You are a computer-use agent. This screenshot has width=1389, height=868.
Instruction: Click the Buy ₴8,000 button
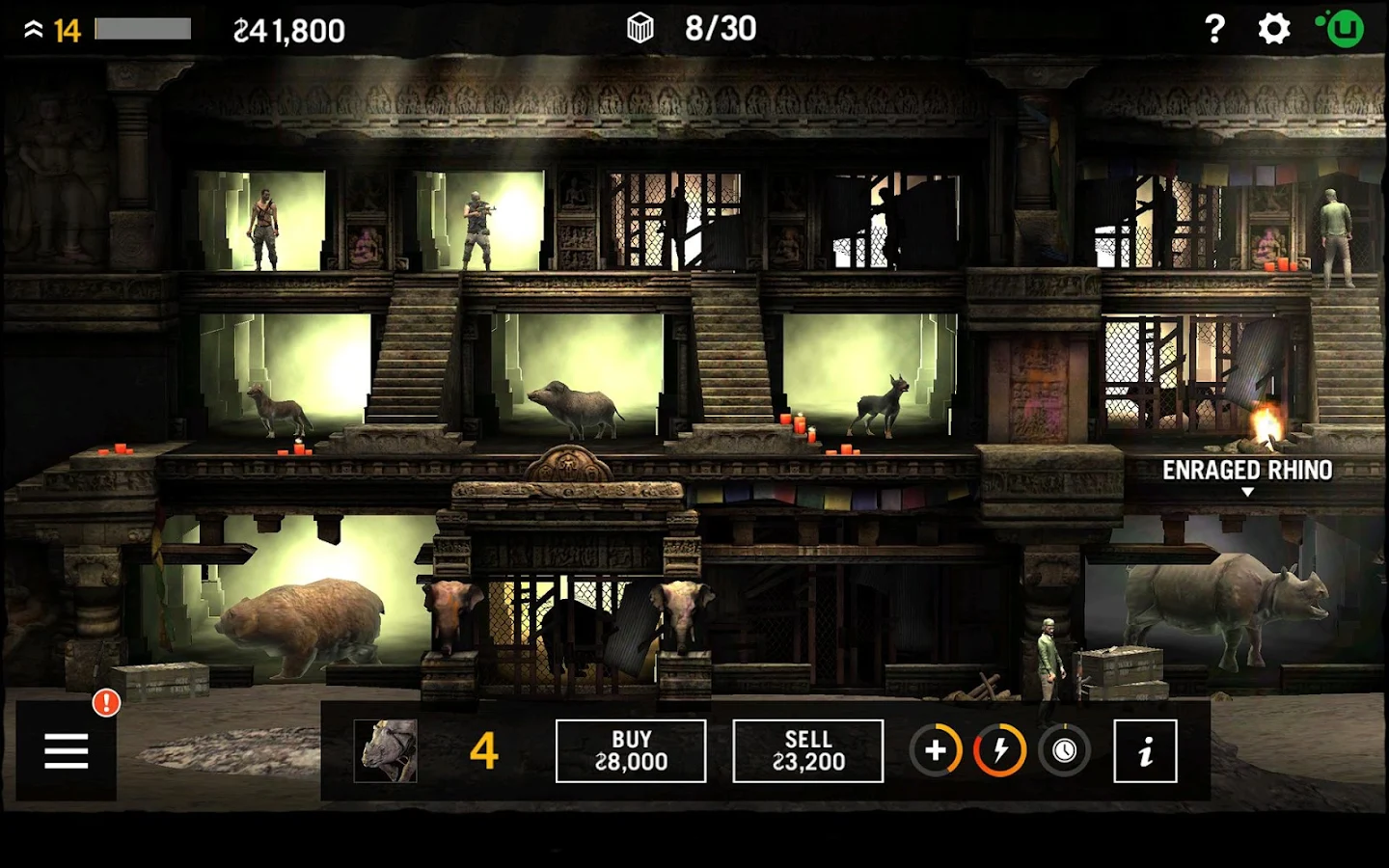click(631, 750)
